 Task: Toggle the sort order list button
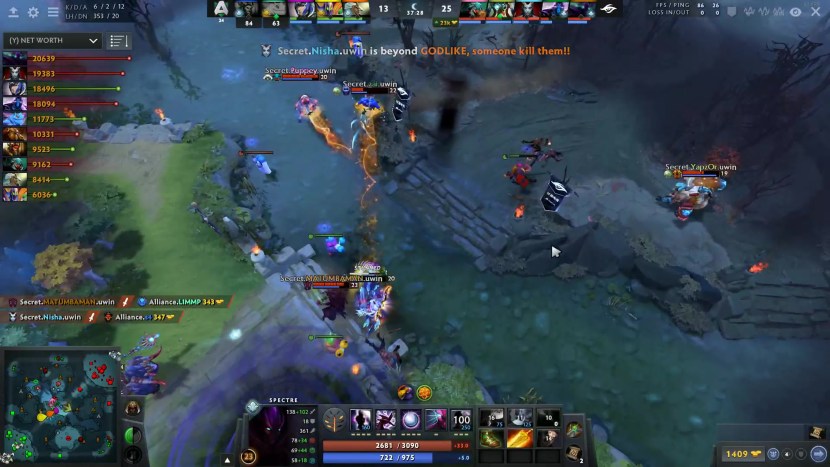pos(119,41)
